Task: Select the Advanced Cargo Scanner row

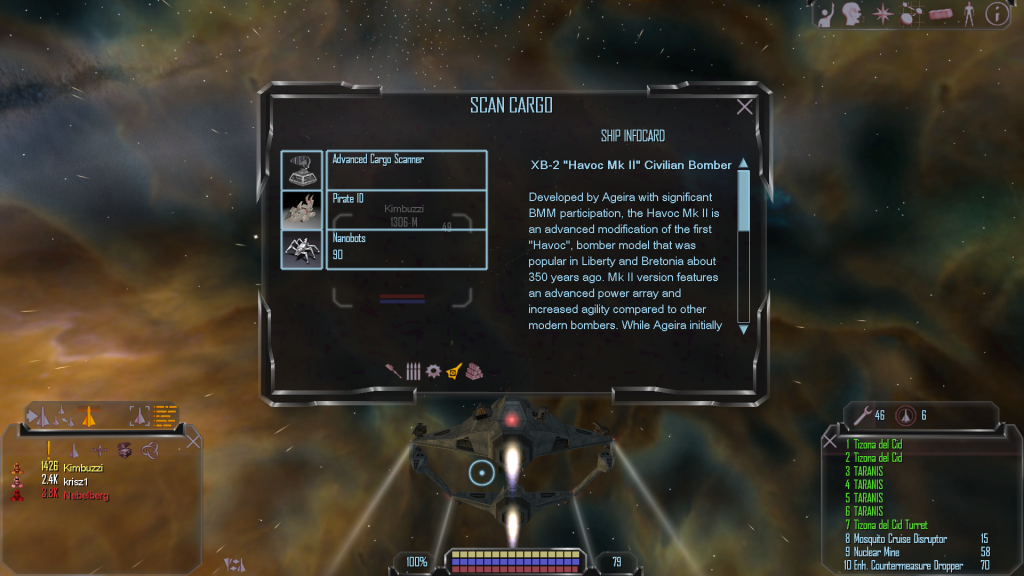Action: pos(406,169)
